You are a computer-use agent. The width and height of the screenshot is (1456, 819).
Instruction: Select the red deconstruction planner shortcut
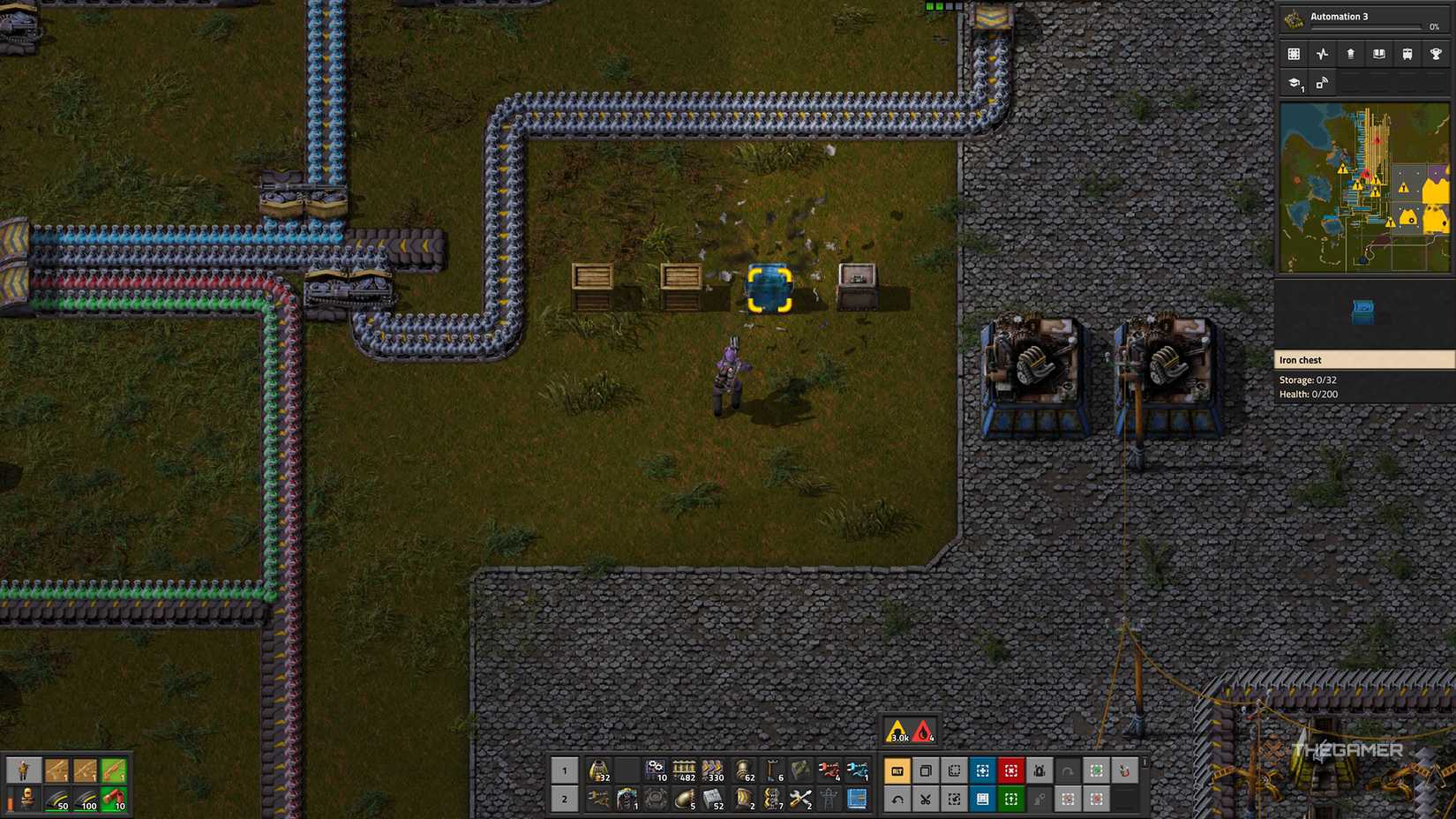1010,770
